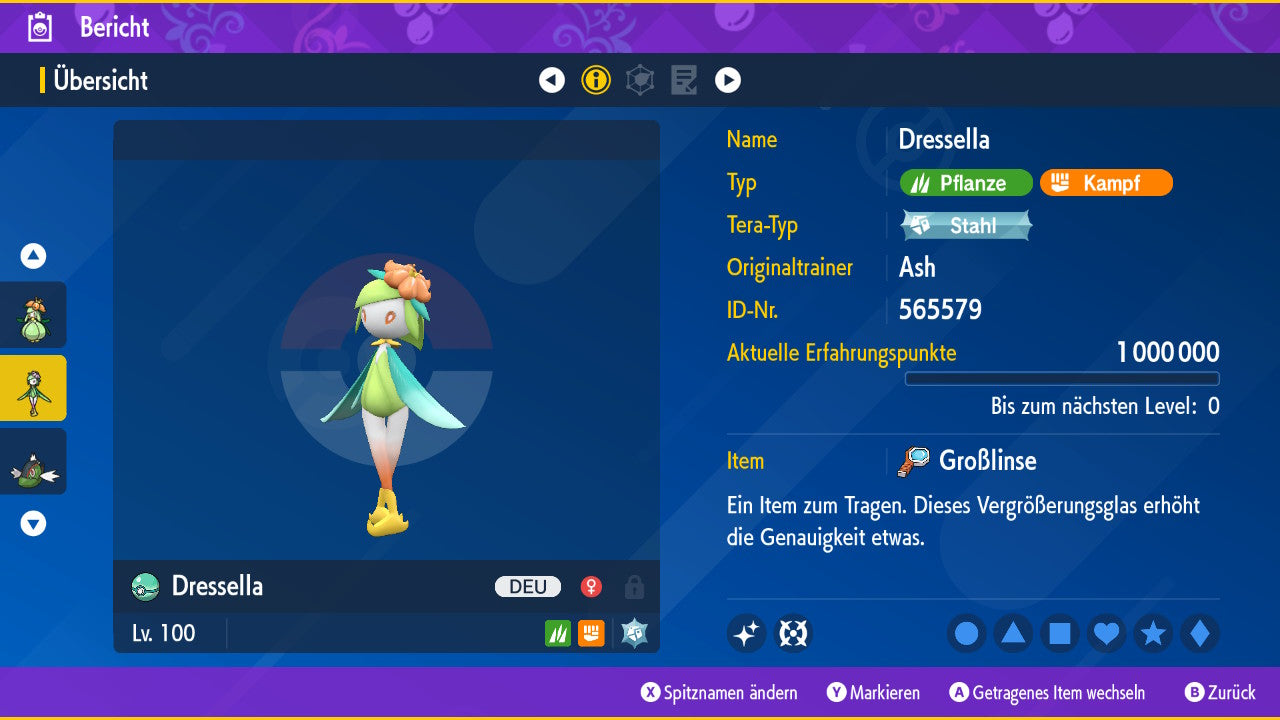Toggle the triangle marking
This screenshot has height=720, width=1280.
(x=1013, y=633)
